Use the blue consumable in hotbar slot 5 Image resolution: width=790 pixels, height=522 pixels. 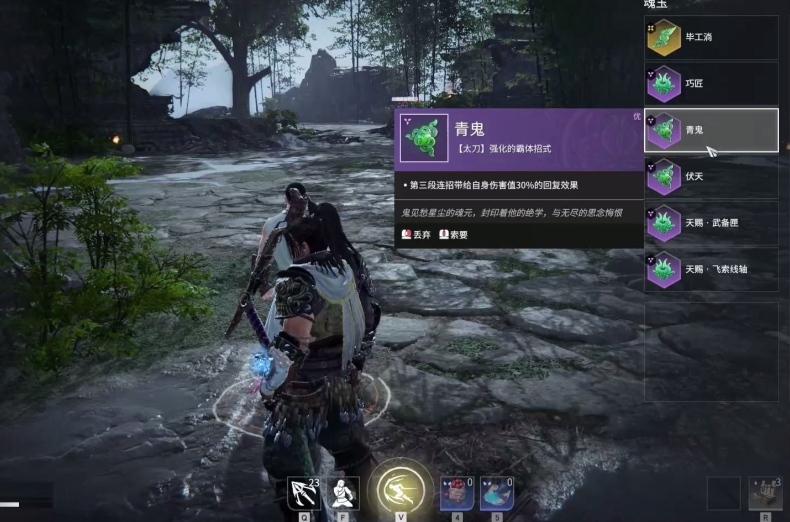point(497,492)
